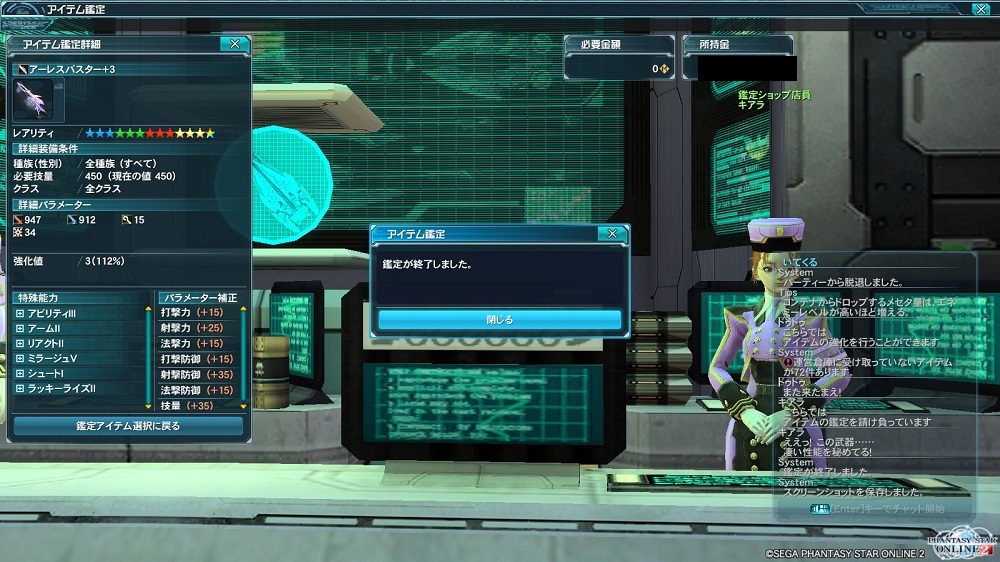
Task: Close the アイテム鑑定詳細 panel
Action: coord(235,44)
